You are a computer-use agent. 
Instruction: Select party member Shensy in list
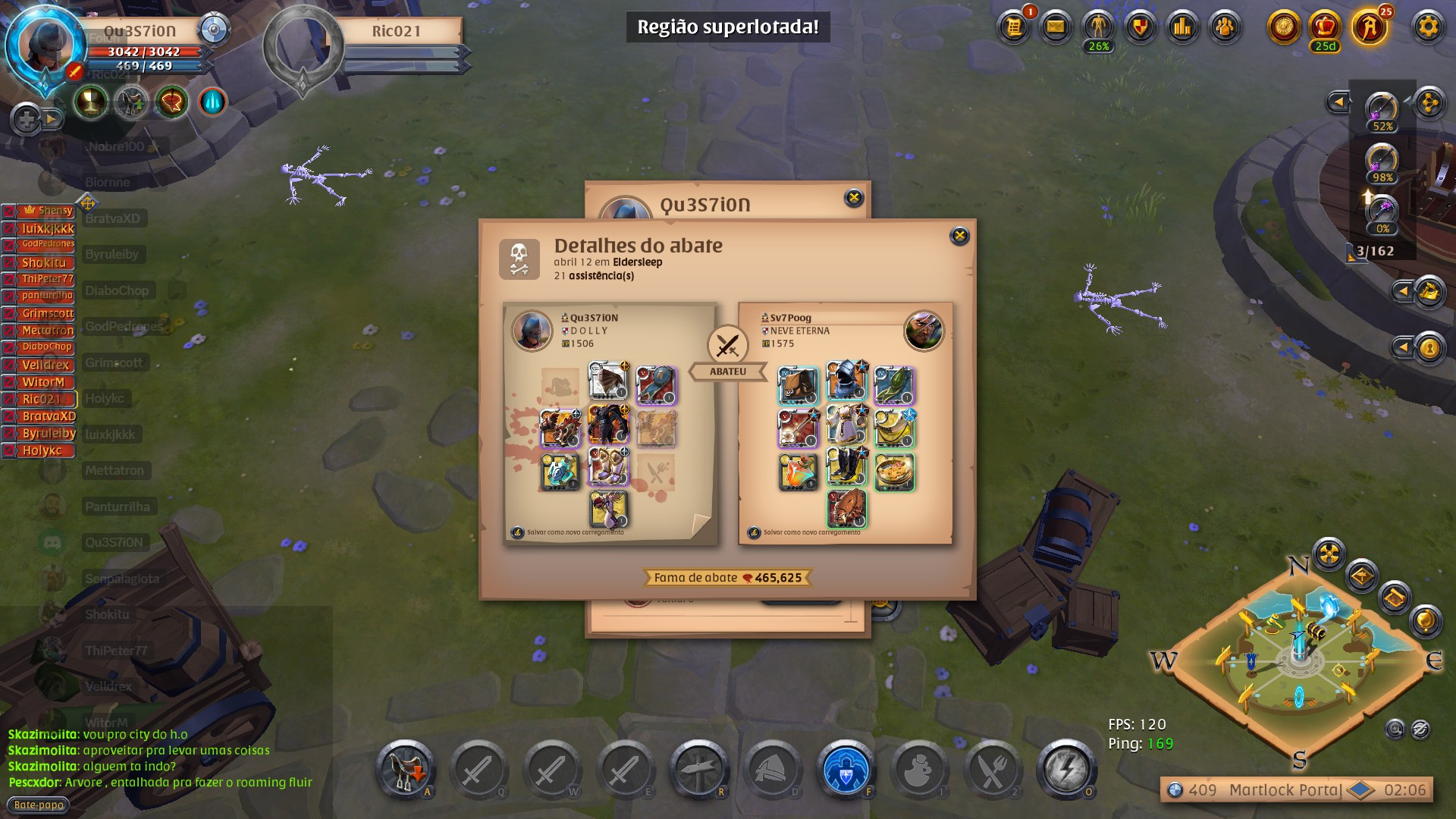tap(47, 211)
